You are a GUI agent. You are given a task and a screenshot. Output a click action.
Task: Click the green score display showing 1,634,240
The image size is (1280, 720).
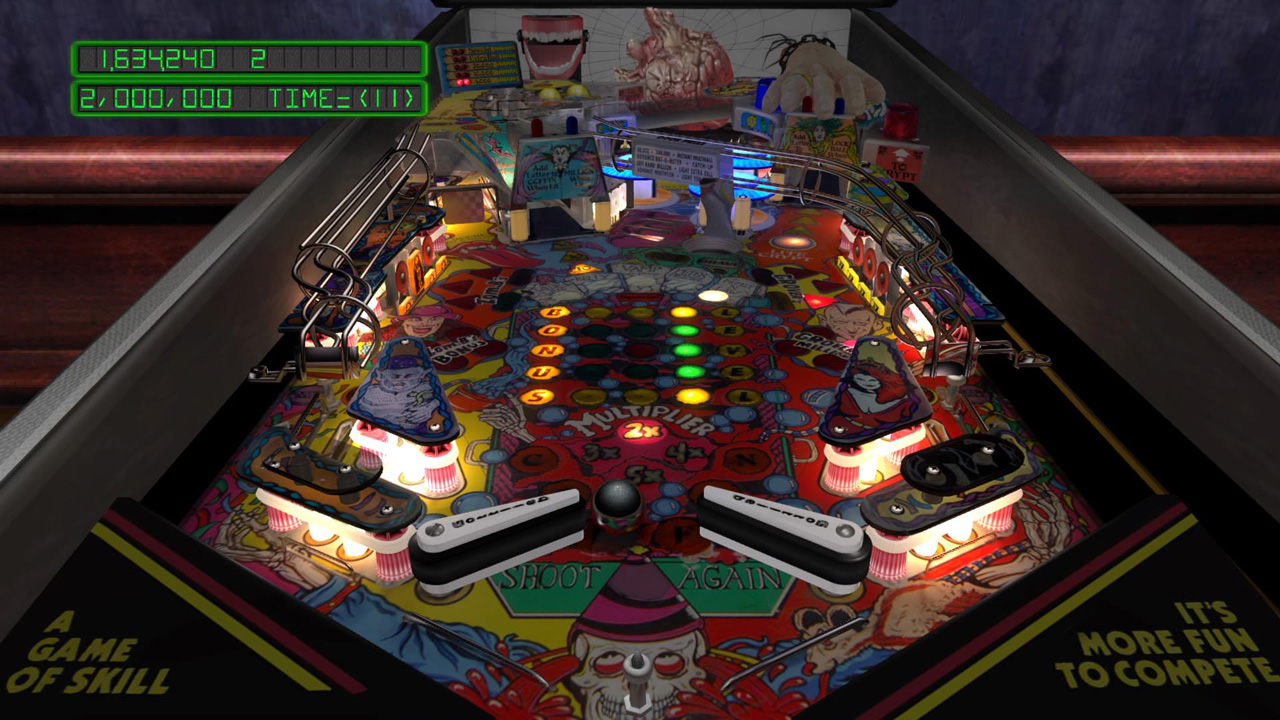click(x=160, y=60)
